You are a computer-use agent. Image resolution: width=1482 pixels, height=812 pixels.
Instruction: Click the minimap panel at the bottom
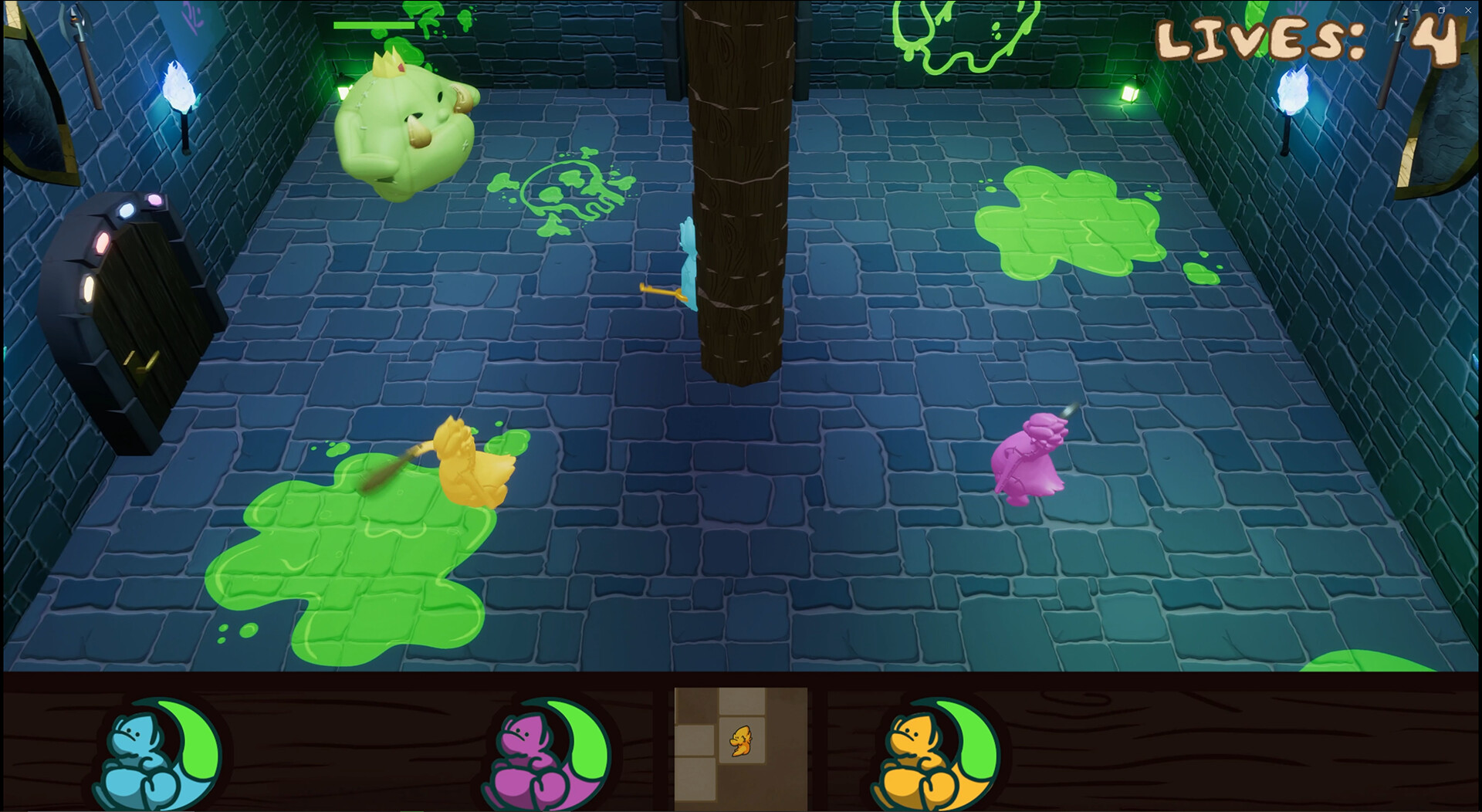(x=739, y=753)
